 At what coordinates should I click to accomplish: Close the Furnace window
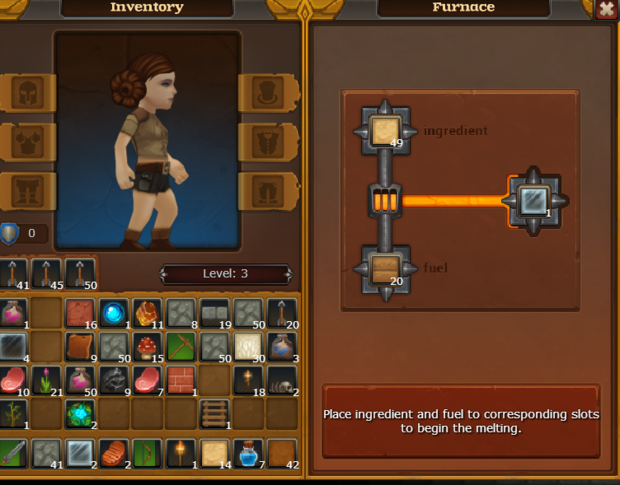click(606, 9)
